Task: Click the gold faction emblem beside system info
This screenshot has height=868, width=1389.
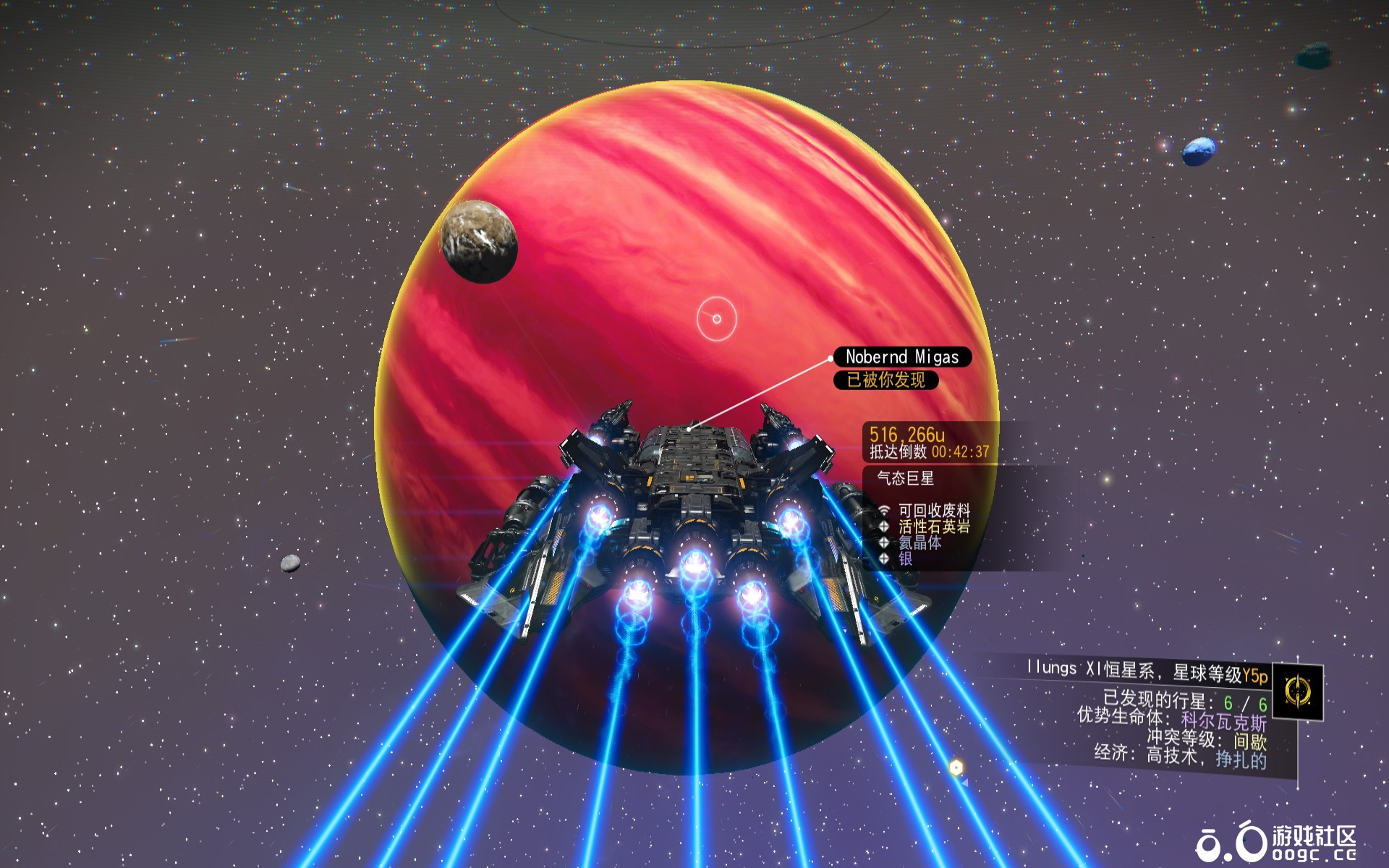Action: 1298,692
